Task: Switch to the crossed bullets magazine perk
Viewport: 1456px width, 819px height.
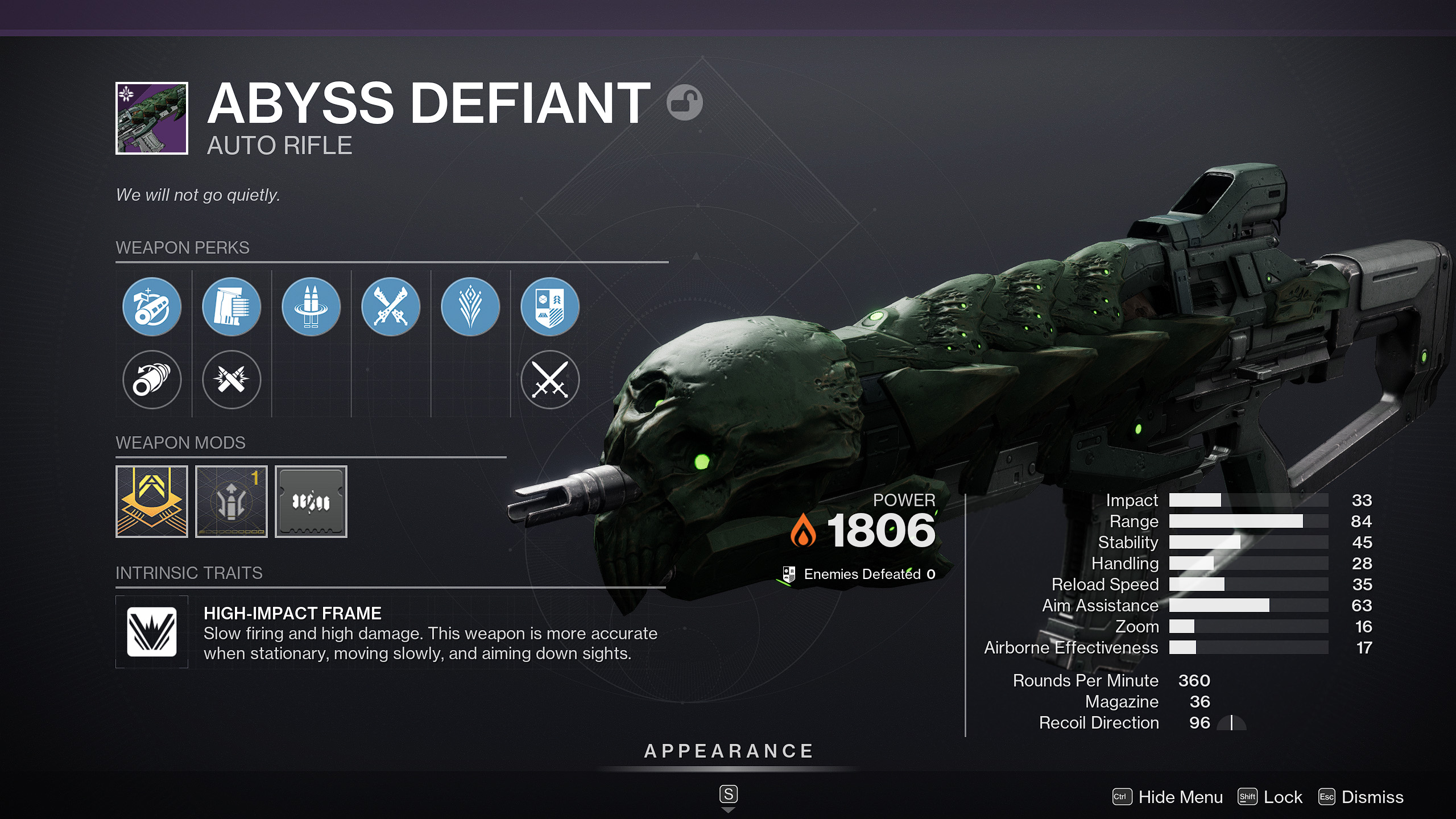Action: pos(231,379)
